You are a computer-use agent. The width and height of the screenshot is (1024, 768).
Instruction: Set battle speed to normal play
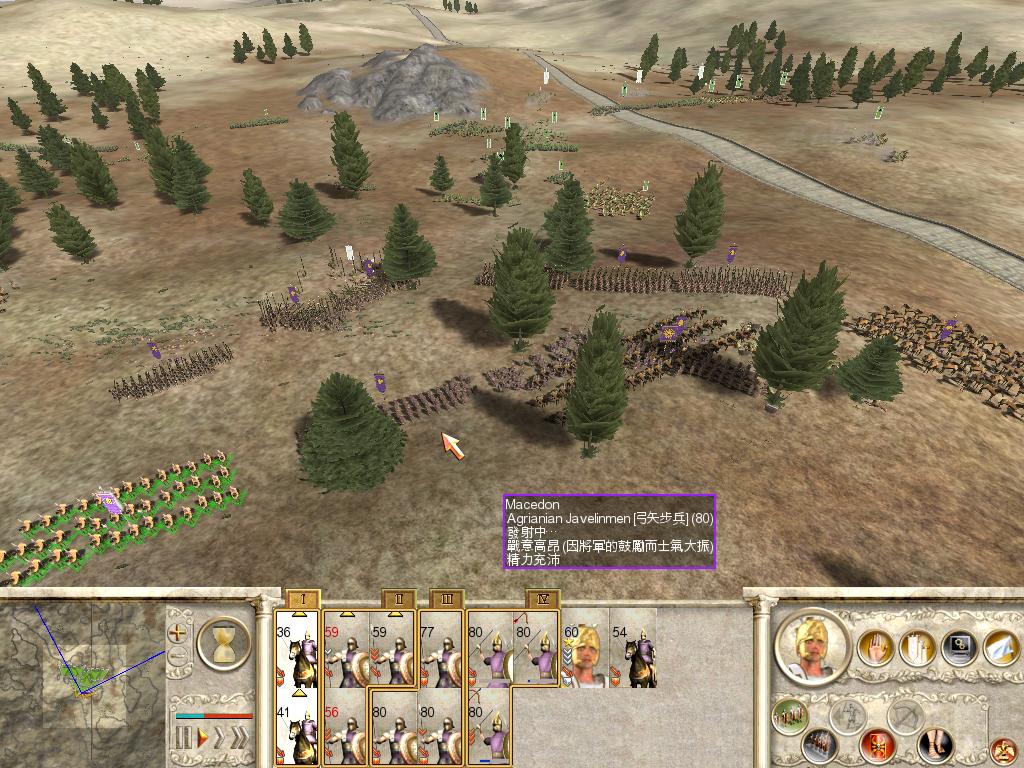coord(204,739)
